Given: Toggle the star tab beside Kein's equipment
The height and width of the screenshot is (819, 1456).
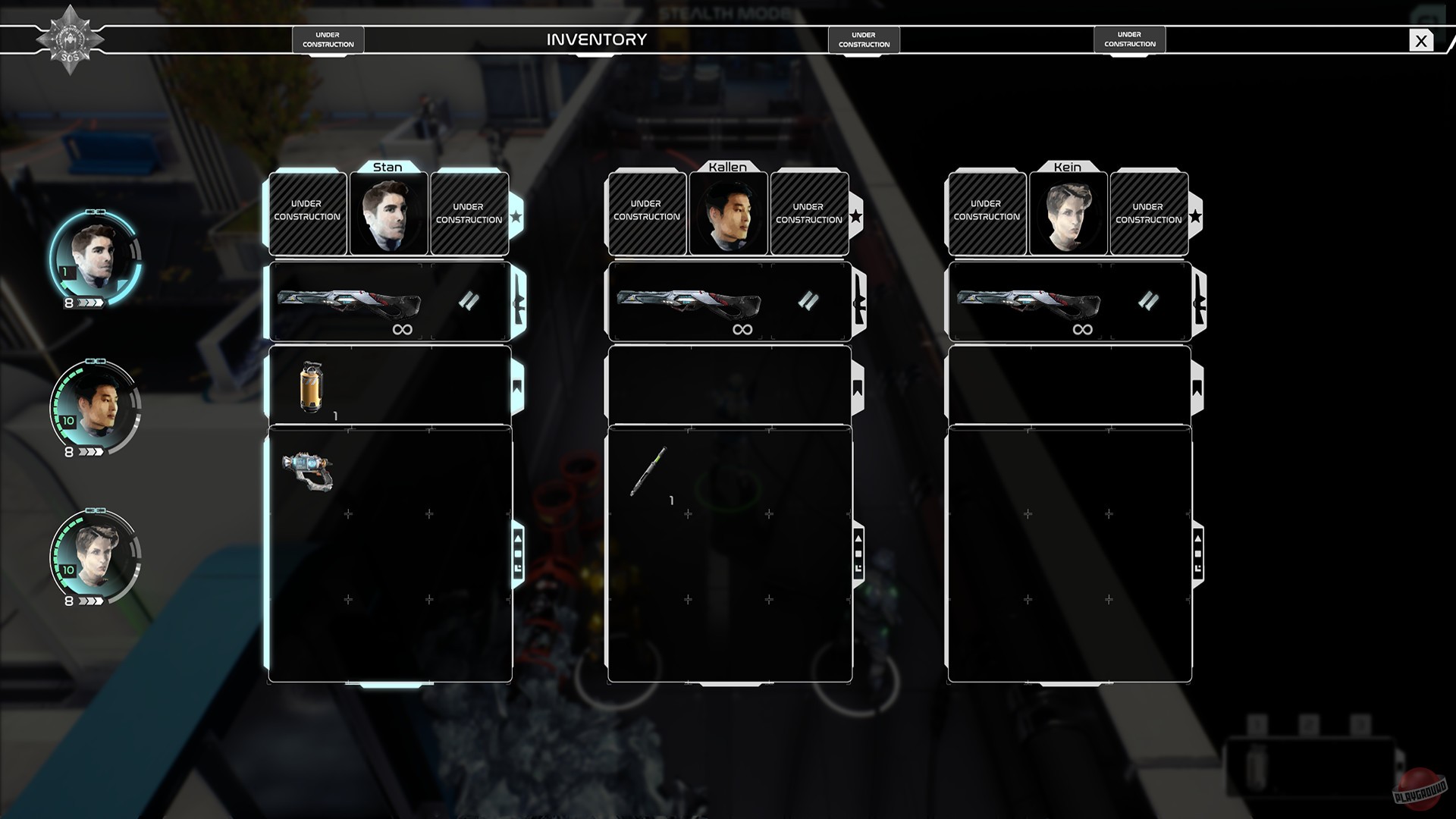Looking at the screenshot, I should pos(1196,216).
